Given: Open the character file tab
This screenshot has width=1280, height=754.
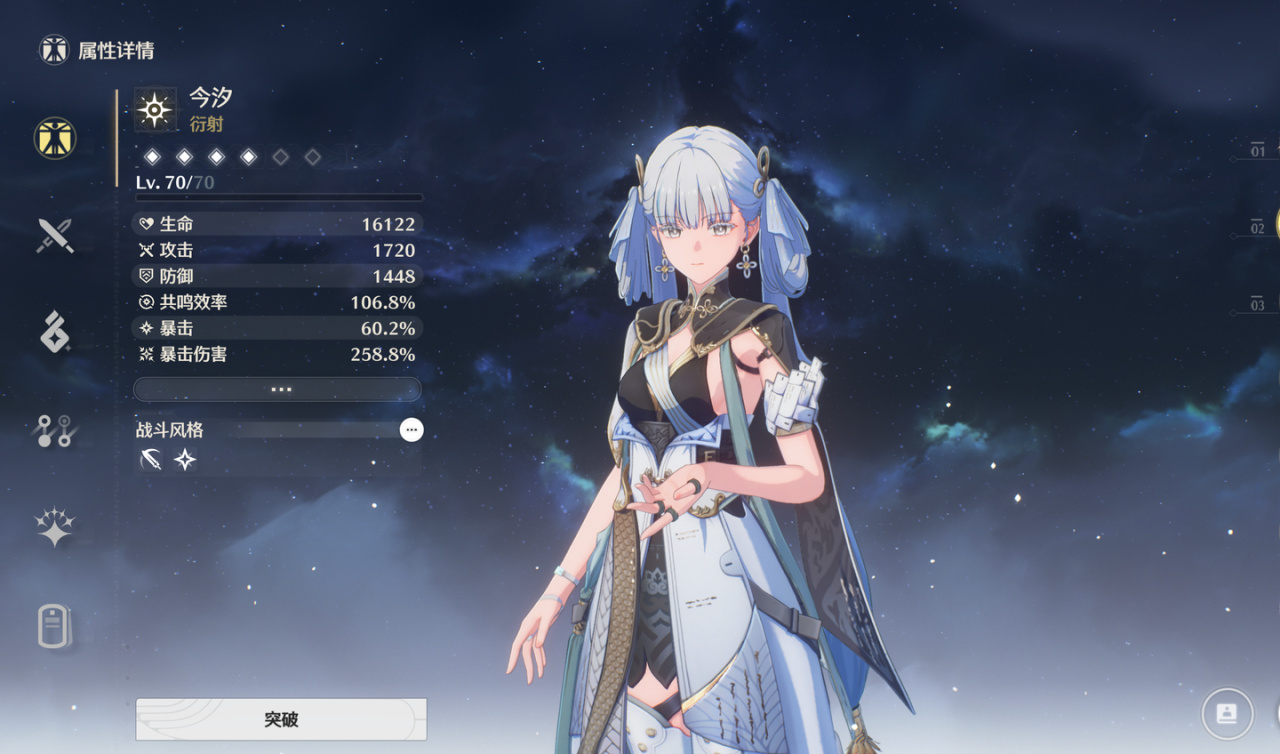Looking at the screenshot, I should [55, 626].
